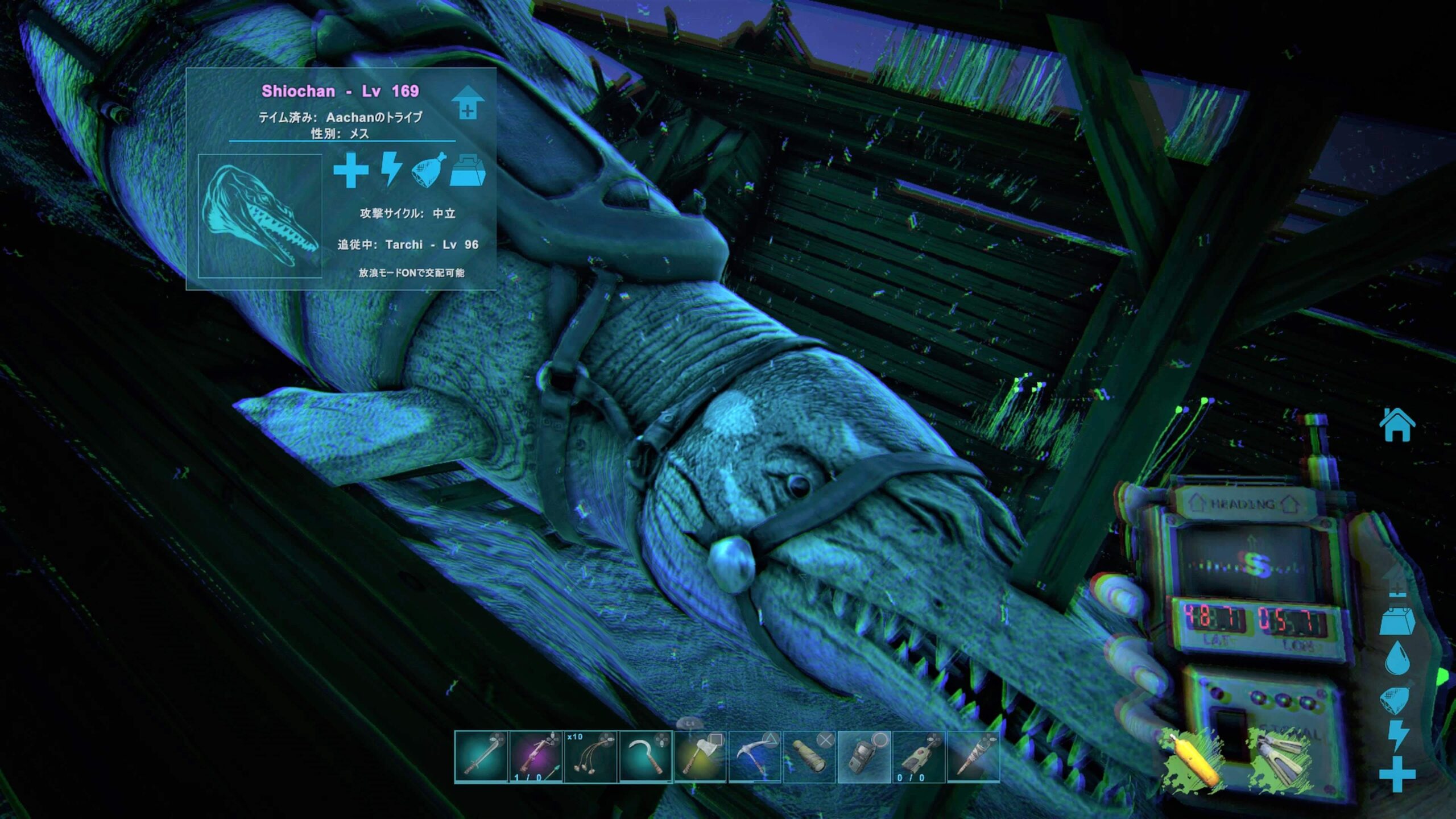Click the home icon on the right edge

(1397, 425)
